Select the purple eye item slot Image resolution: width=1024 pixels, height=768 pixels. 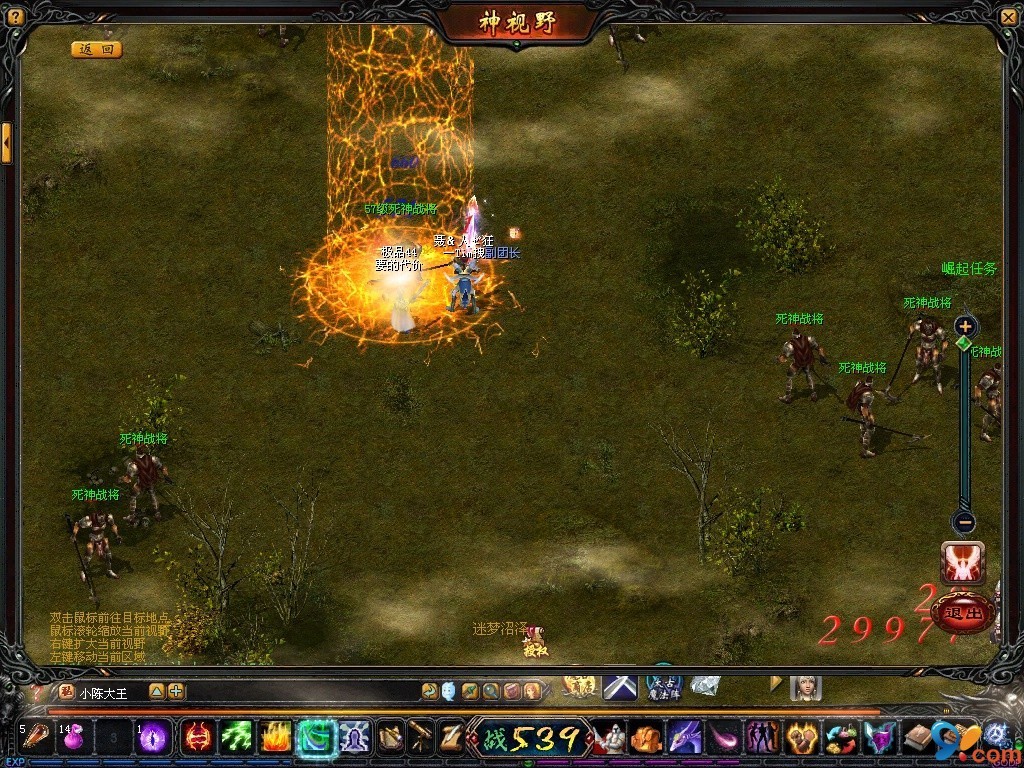(153, 738)
